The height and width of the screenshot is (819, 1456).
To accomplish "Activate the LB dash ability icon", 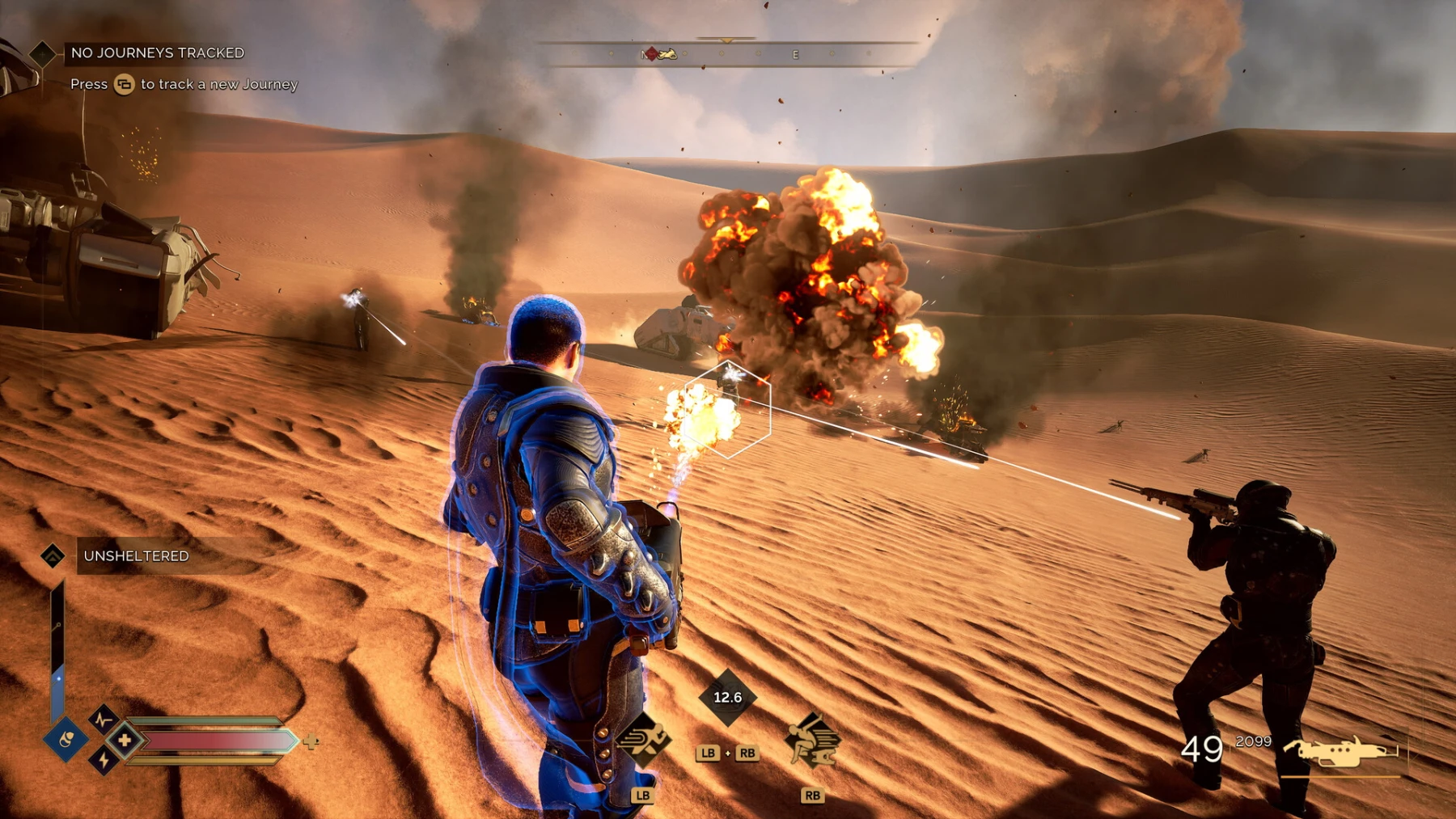I will click(x=641, y=741).
